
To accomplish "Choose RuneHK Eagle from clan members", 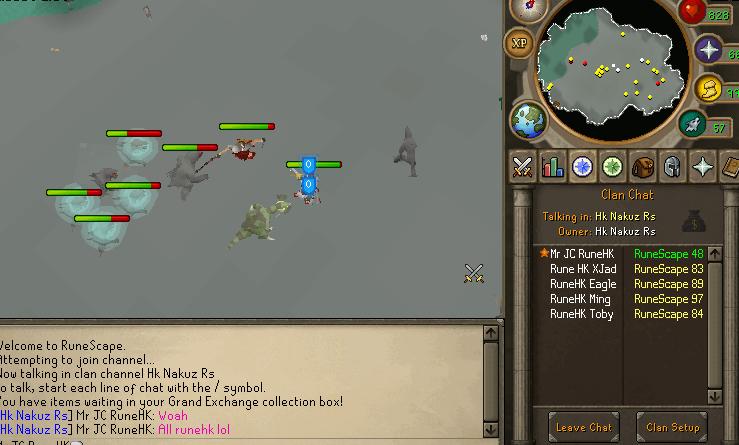I will click(x=583, y=284).
